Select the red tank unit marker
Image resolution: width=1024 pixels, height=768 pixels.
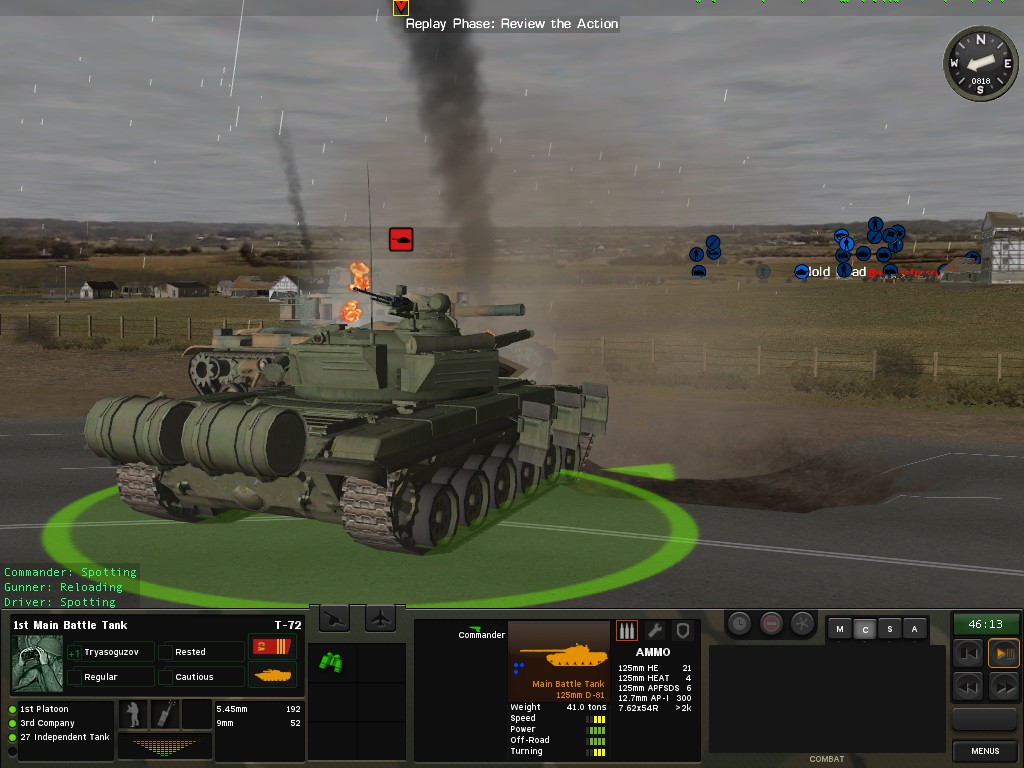coord(401,239)
